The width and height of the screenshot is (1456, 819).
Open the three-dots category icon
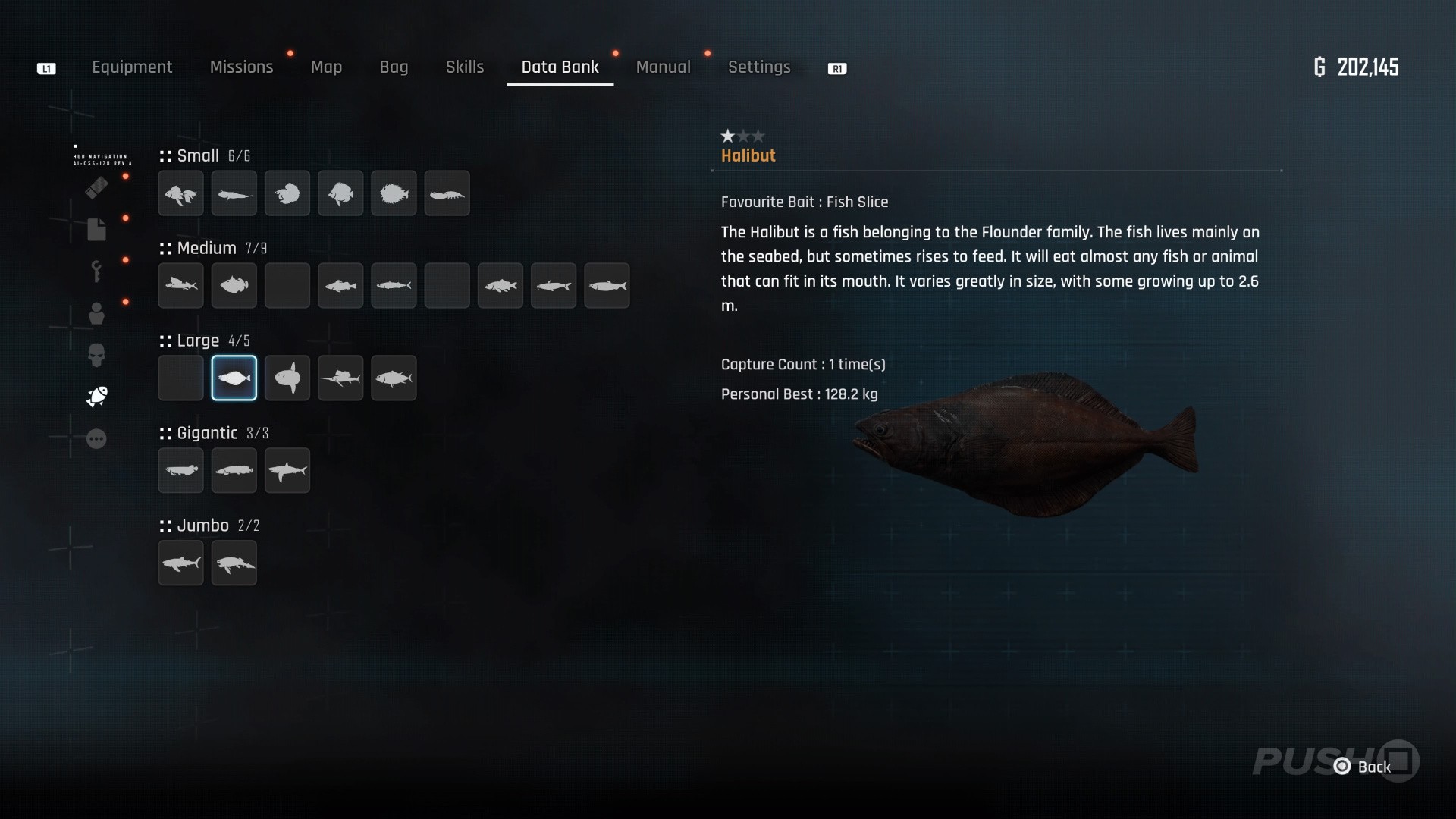pyautogui.click(x=96, y=438)
